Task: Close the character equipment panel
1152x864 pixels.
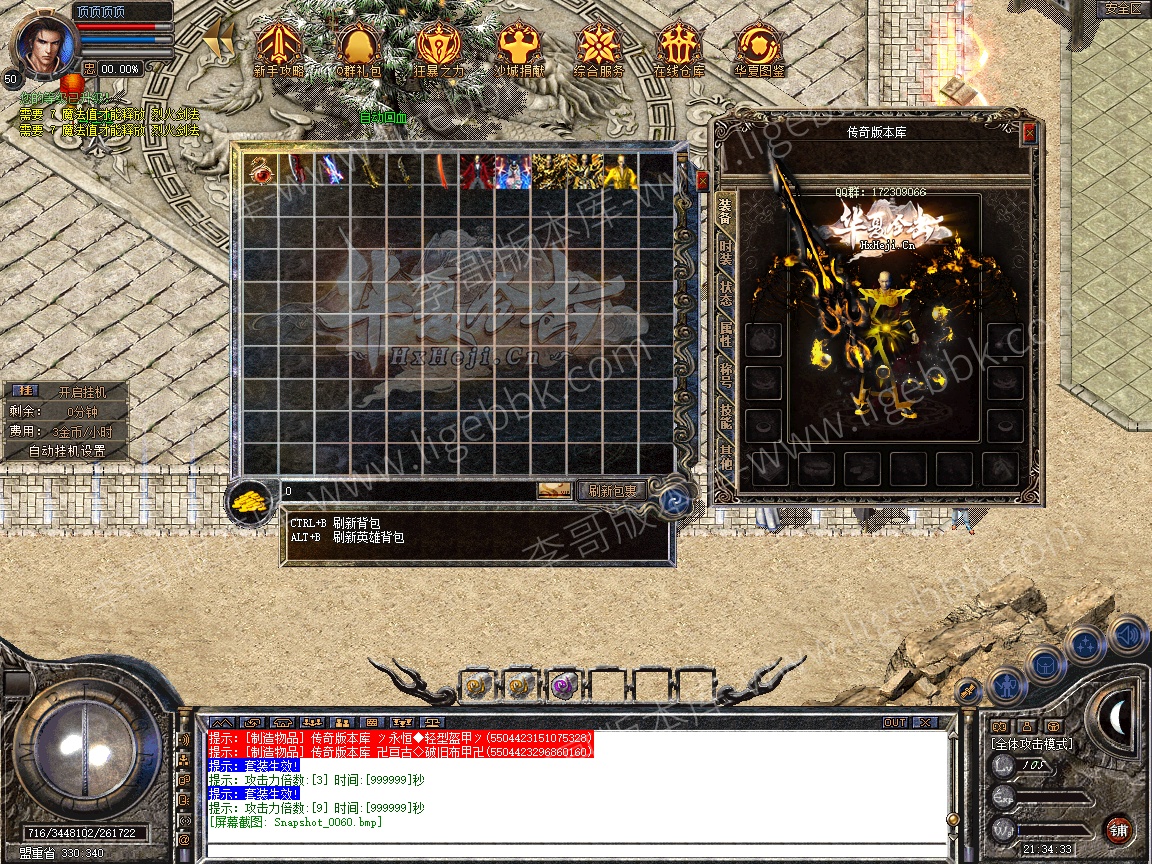Action: pos(1029,132)
